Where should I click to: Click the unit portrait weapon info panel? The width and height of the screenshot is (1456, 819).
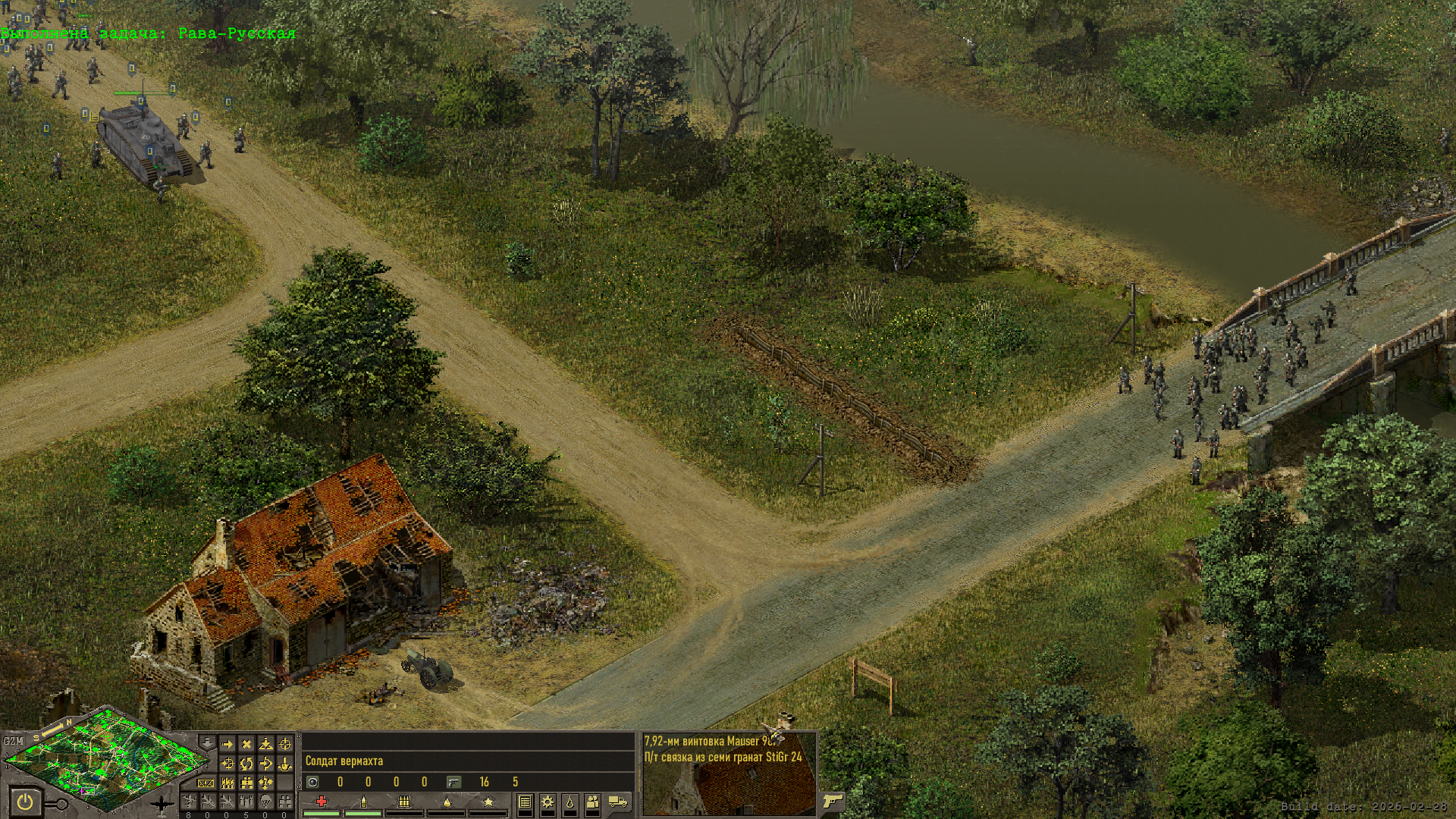tap(730, 773)
